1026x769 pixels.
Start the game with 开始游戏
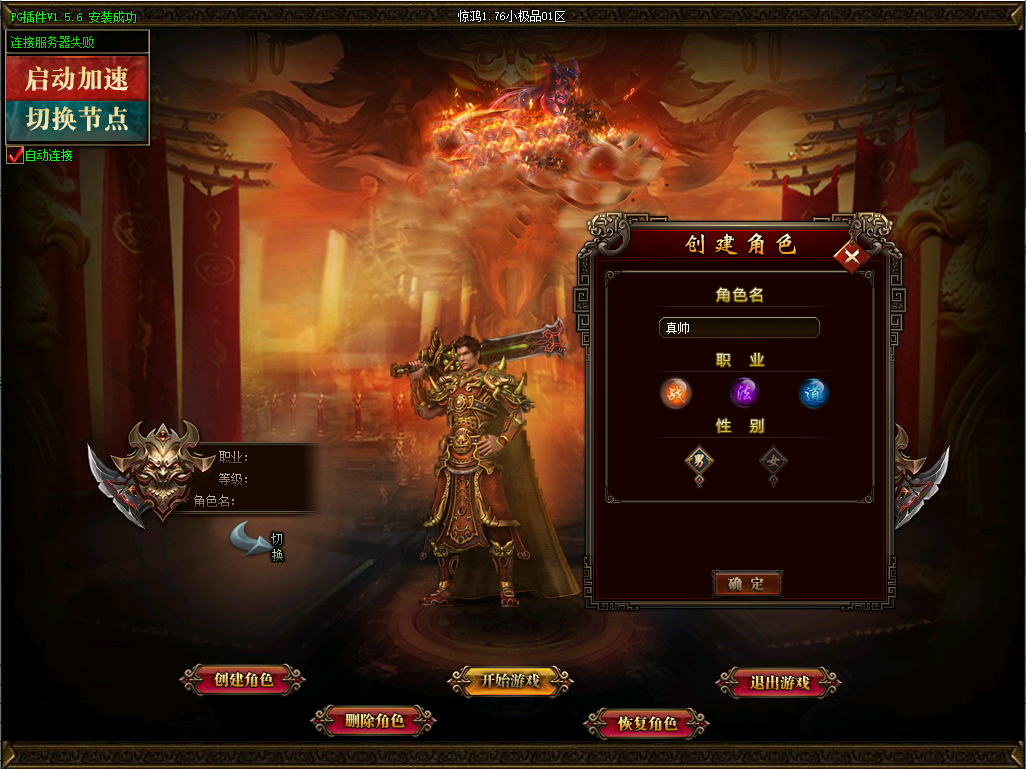[x=510, y=681]
